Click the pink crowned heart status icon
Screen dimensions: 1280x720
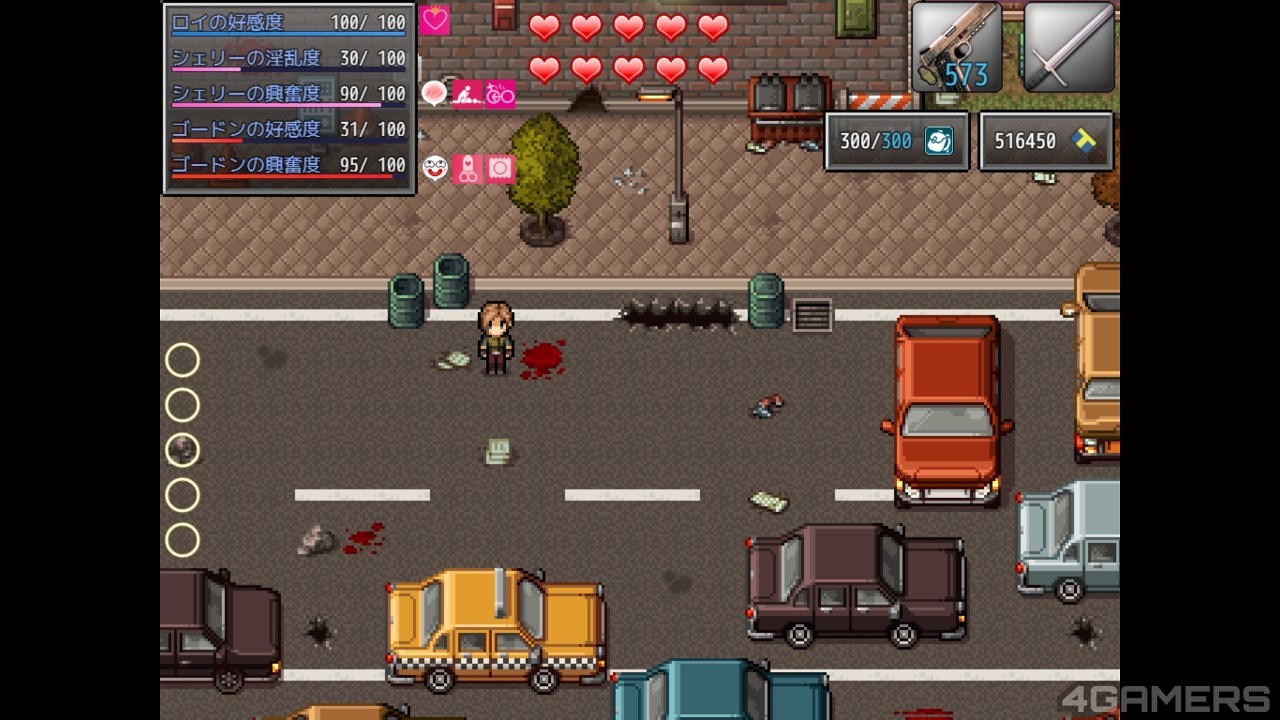[435, 20]
